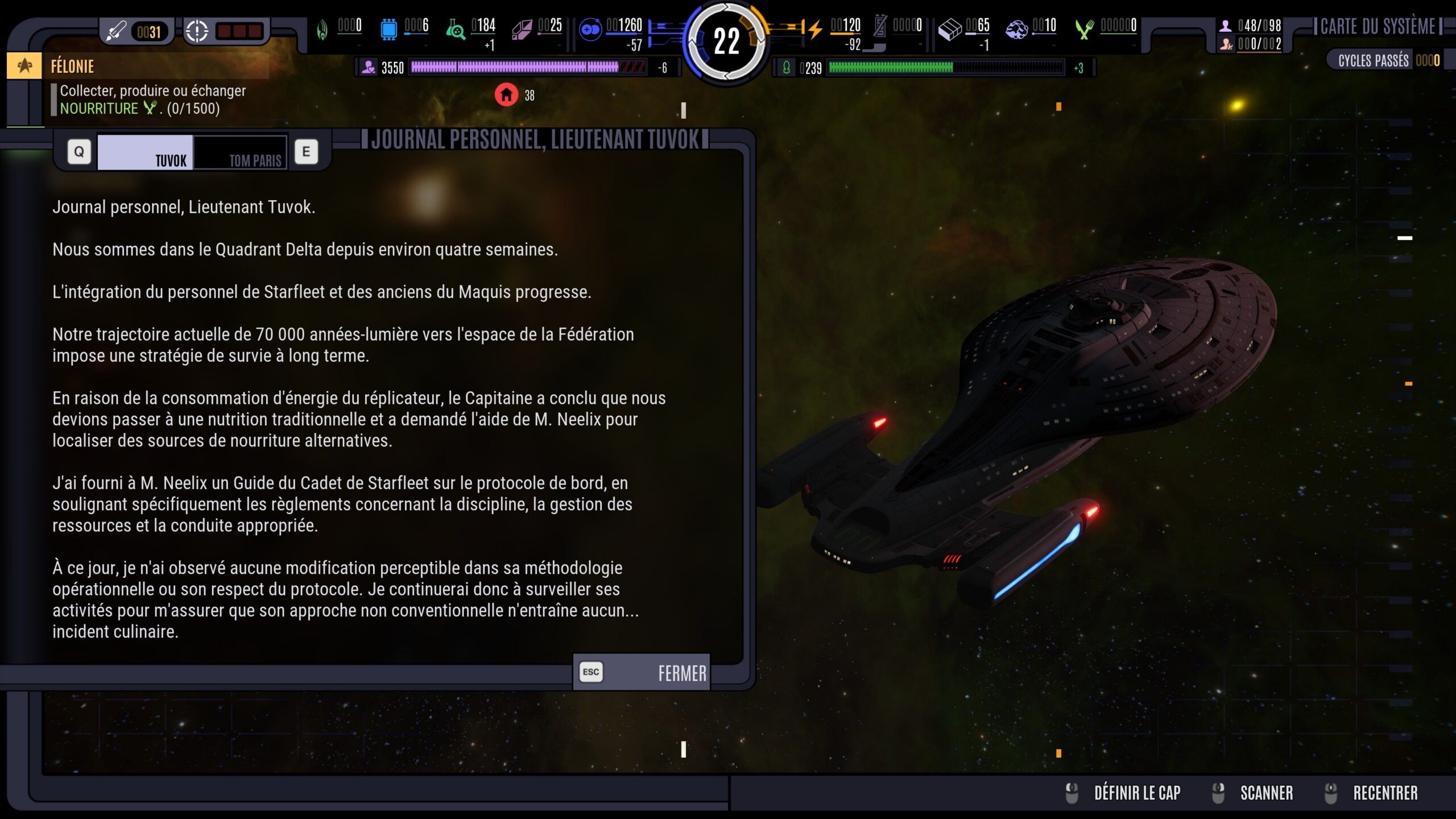1456x819 pixels.
Task: Click the research microscope resource icon
Action: (x=455, y=28)
